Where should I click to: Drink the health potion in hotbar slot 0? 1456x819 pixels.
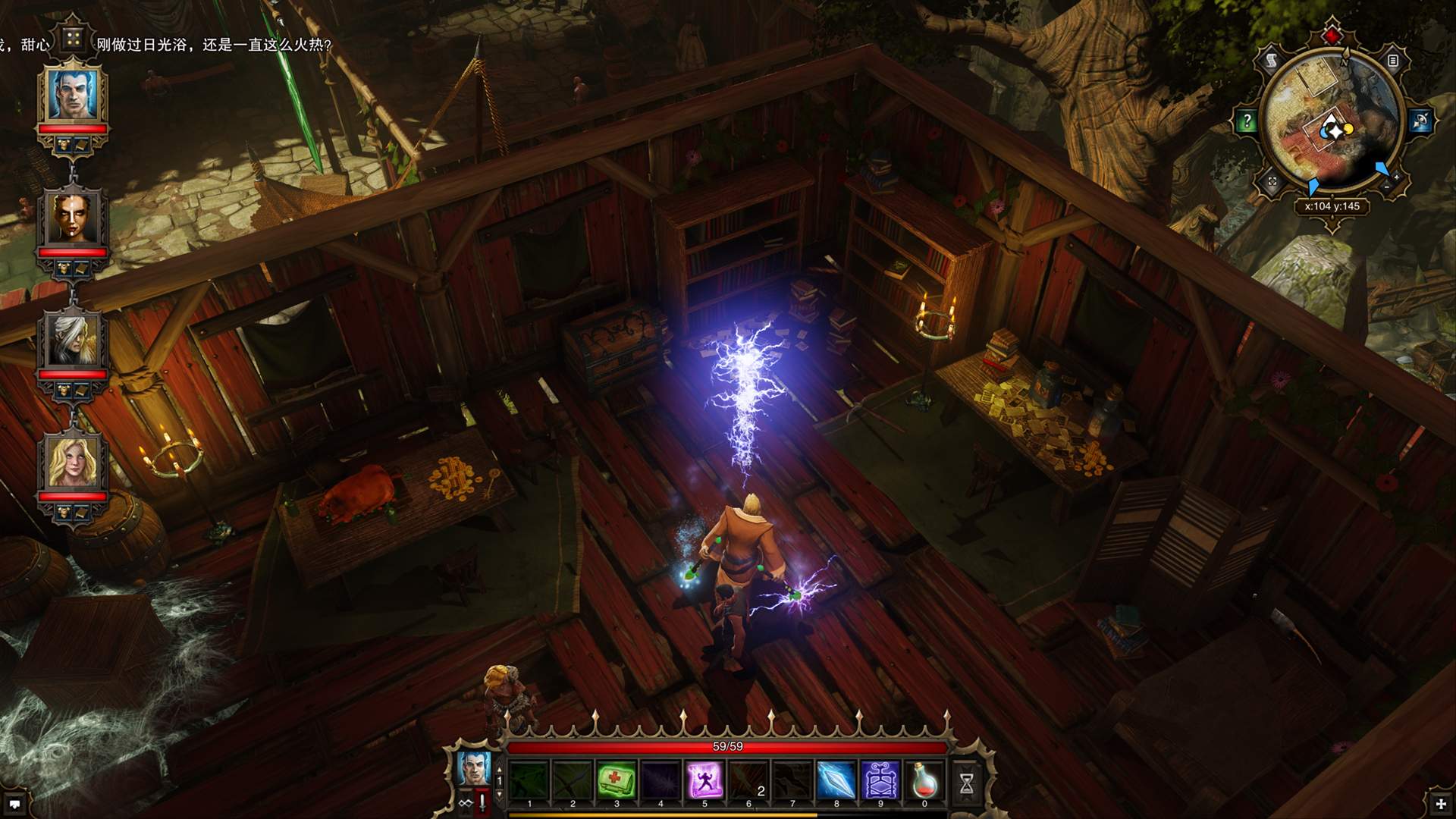click(924, 780)
